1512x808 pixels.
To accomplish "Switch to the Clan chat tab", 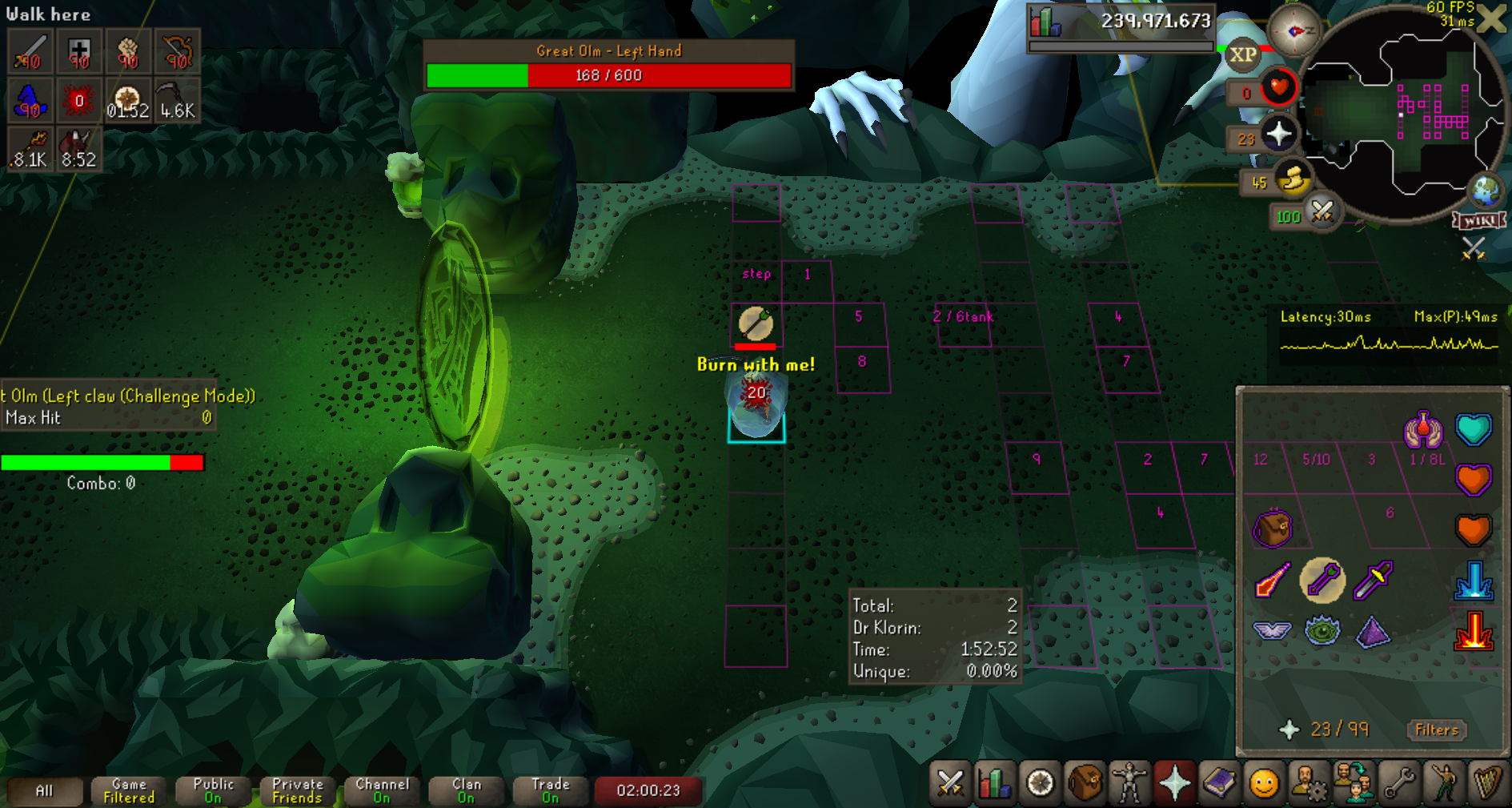I will click(x=466, y=790).
